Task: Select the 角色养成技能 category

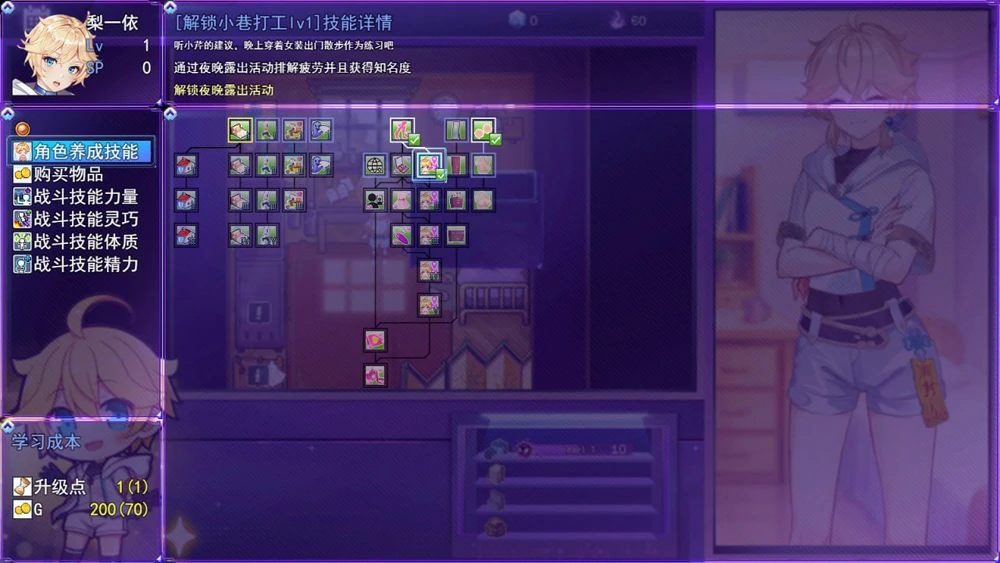Action: [x=84, y=152]
